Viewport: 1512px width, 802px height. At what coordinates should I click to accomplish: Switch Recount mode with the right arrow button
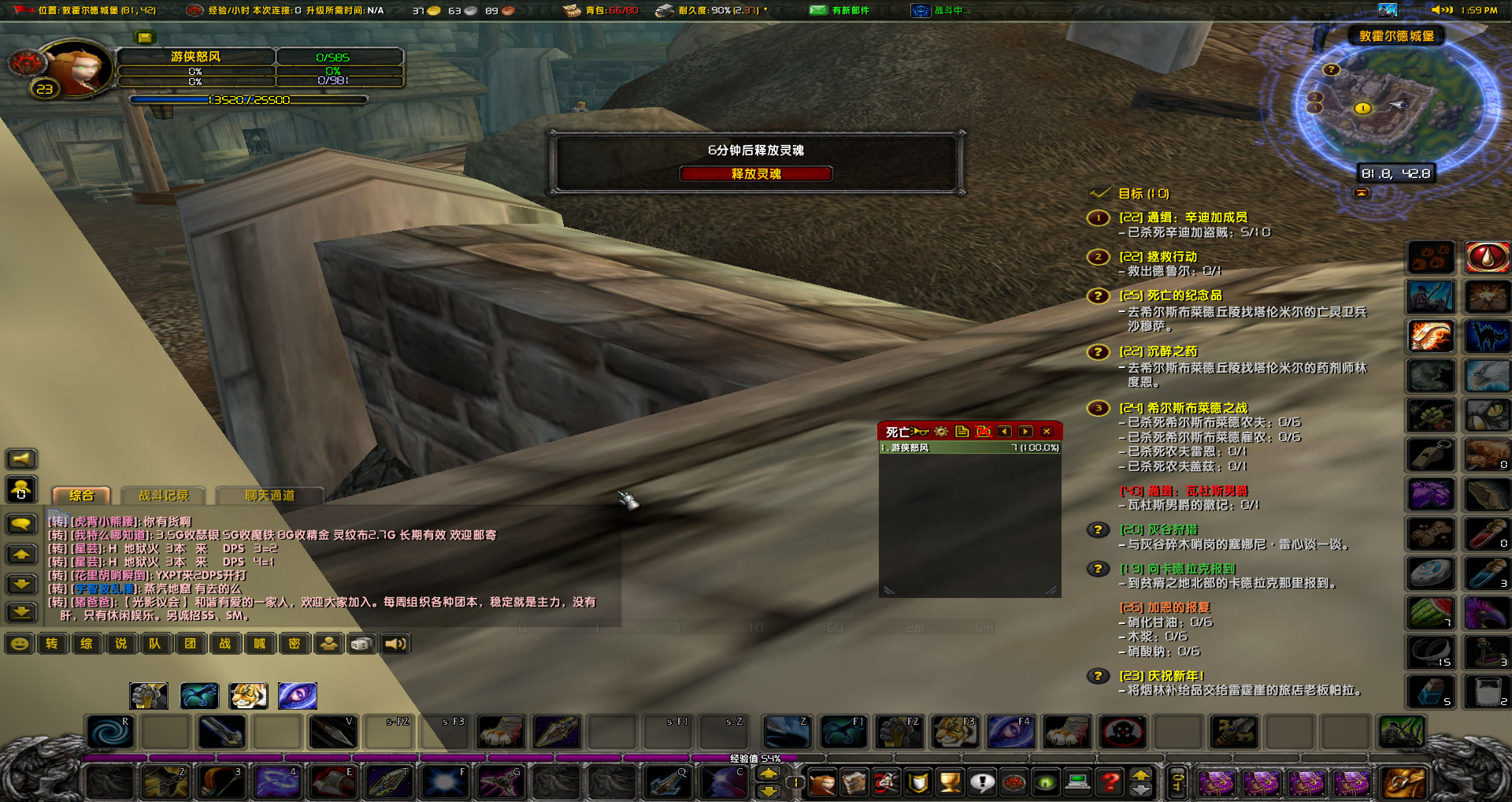(1025, 431)
